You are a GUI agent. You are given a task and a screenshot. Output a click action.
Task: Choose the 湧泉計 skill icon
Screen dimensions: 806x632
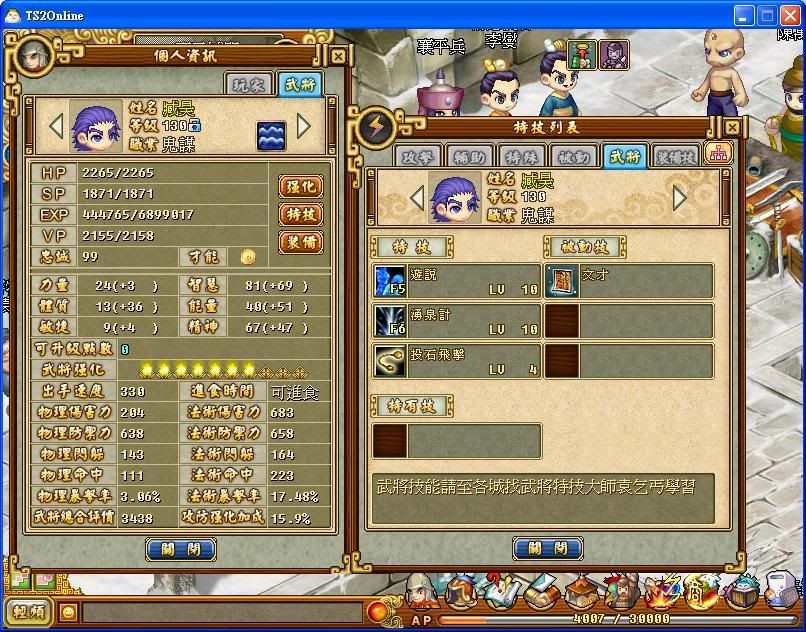click(389, 321)
